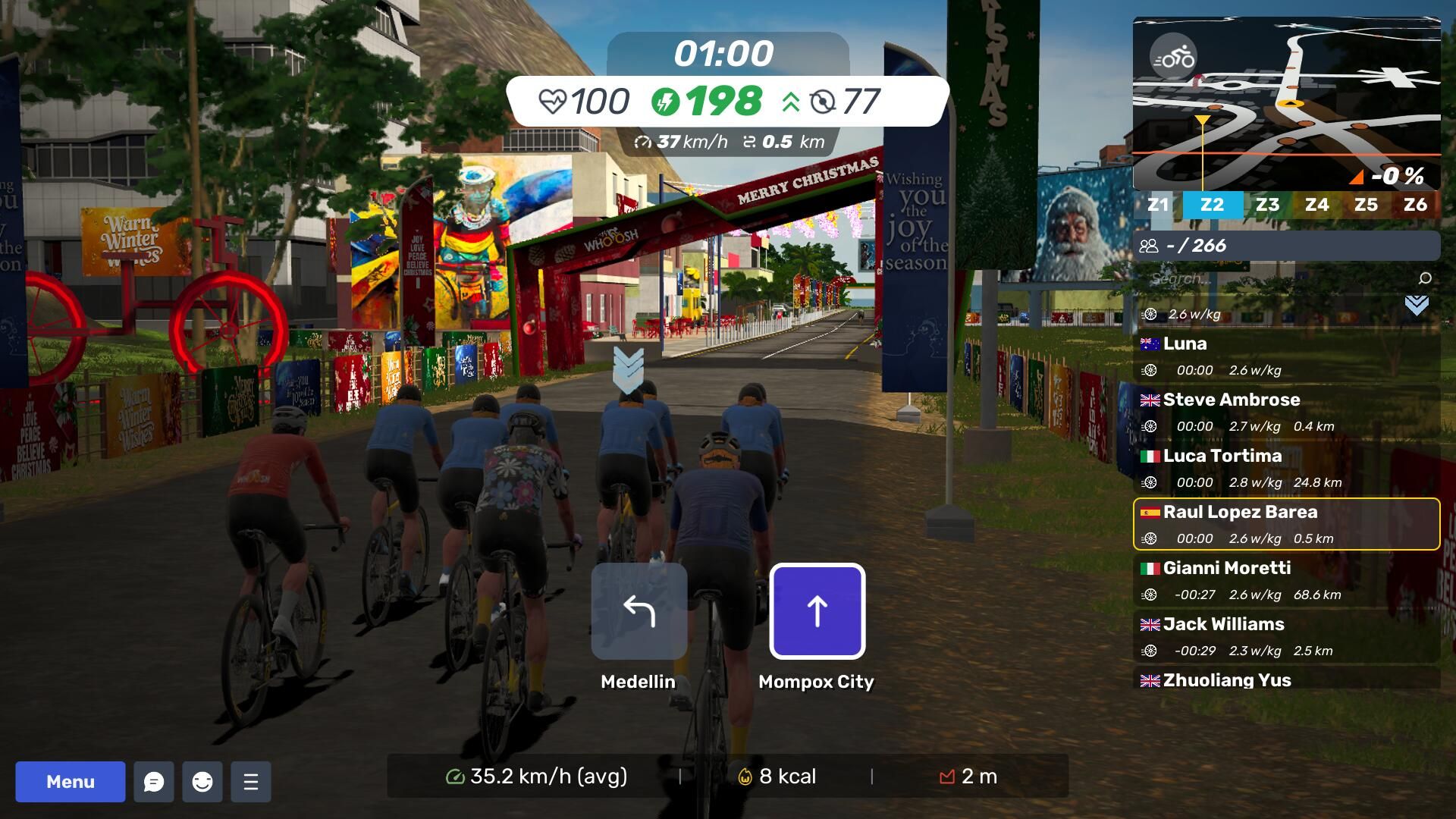Click the rider count 266 header
The height and width of the screenshot is (819, 1456).
click(x=1286, y=246)
